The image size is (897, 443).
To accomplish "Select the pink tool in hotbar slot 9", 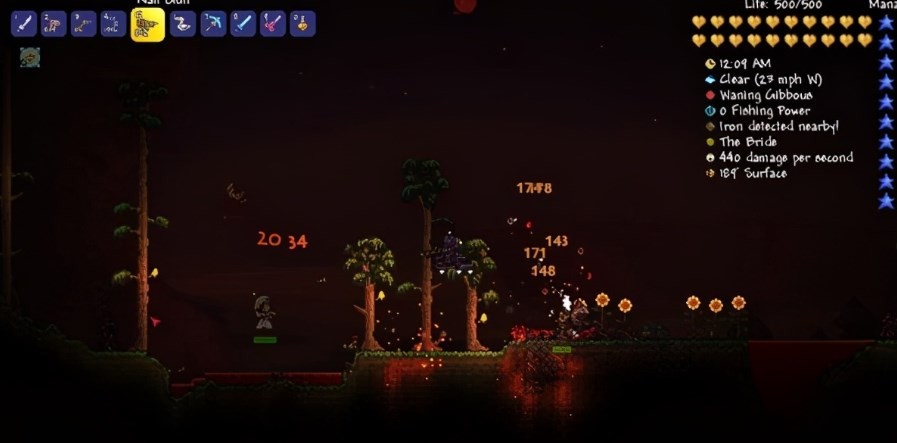I will pos(273,24).
